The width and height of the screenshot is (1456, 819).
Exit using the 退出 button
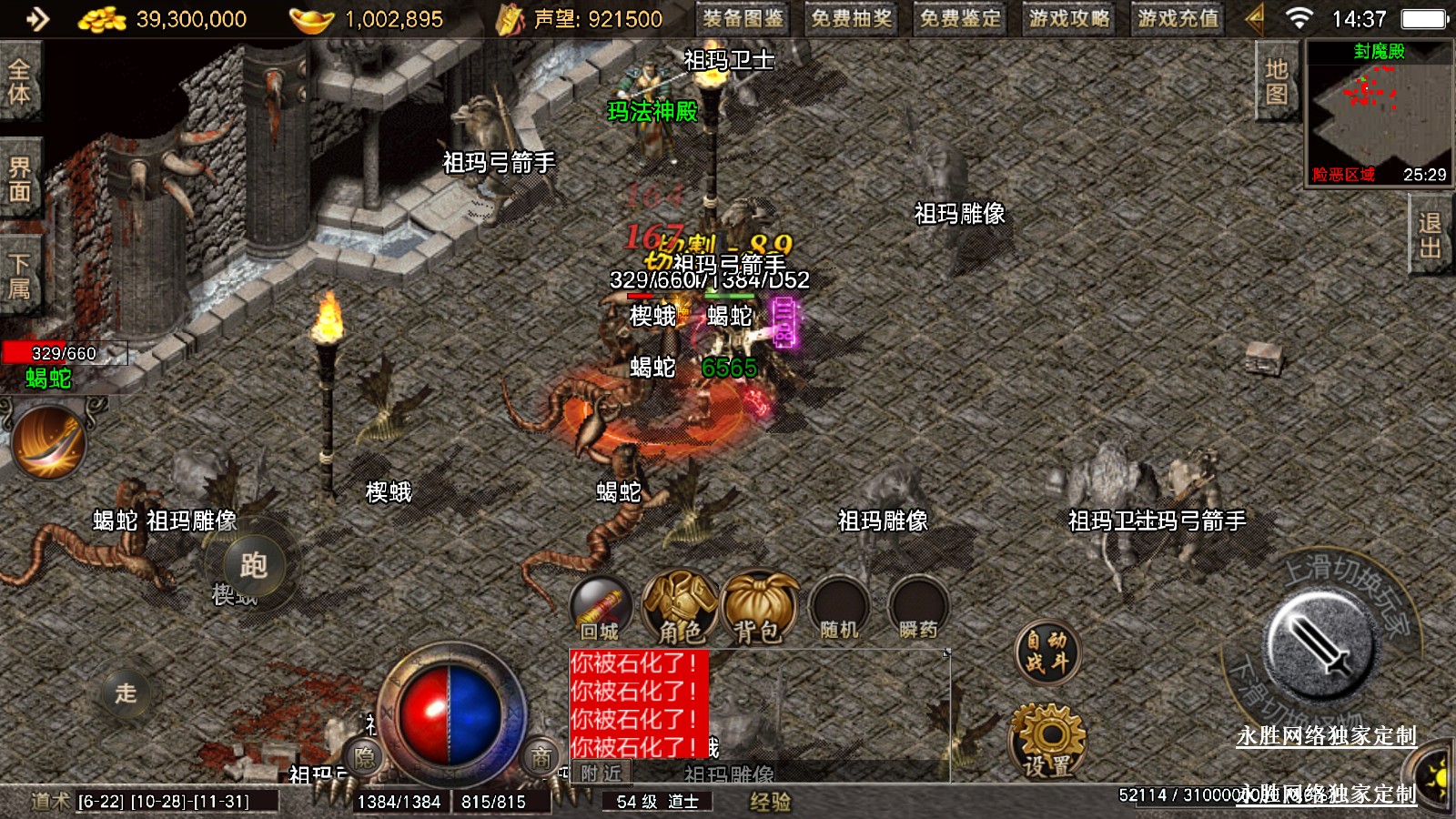point(1430,236)
